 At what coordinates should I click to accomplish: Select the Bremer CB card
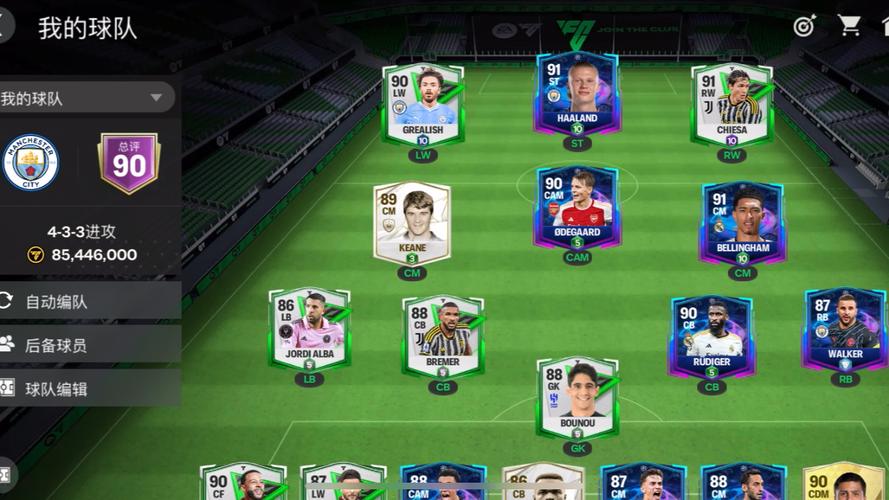(x=443, y=335)
